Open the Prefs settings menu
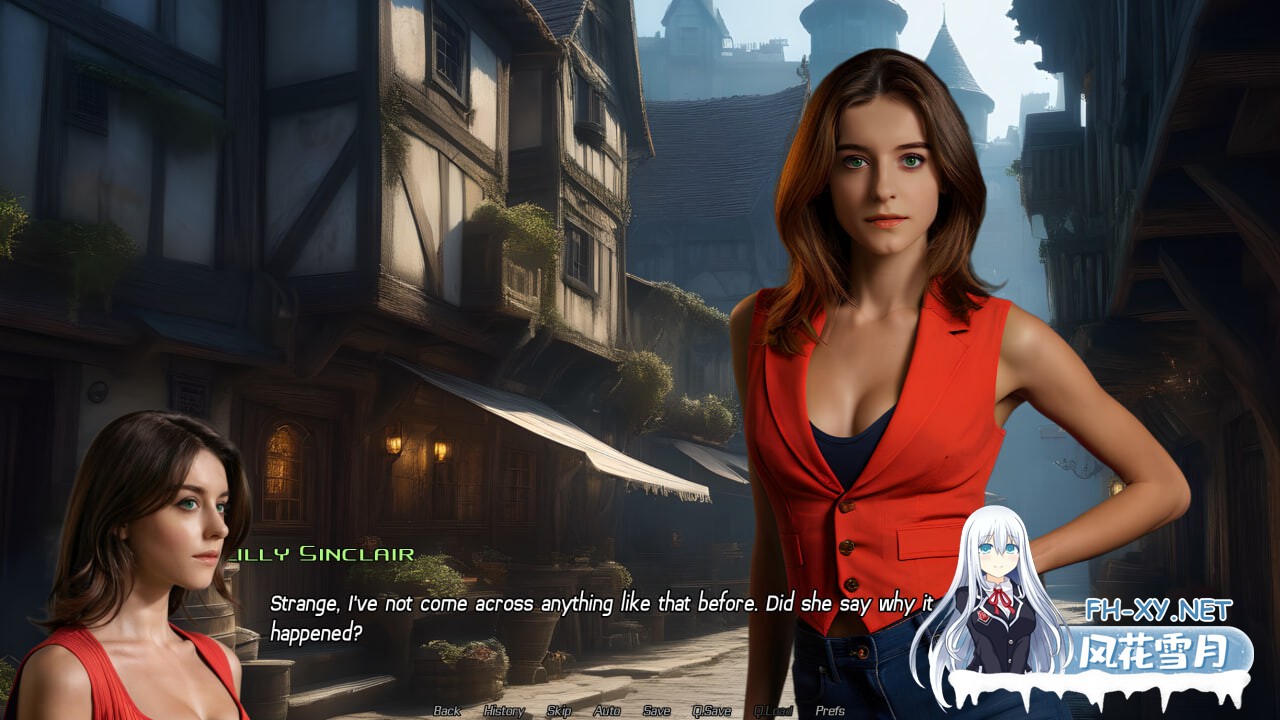 (x=830, y=711)
